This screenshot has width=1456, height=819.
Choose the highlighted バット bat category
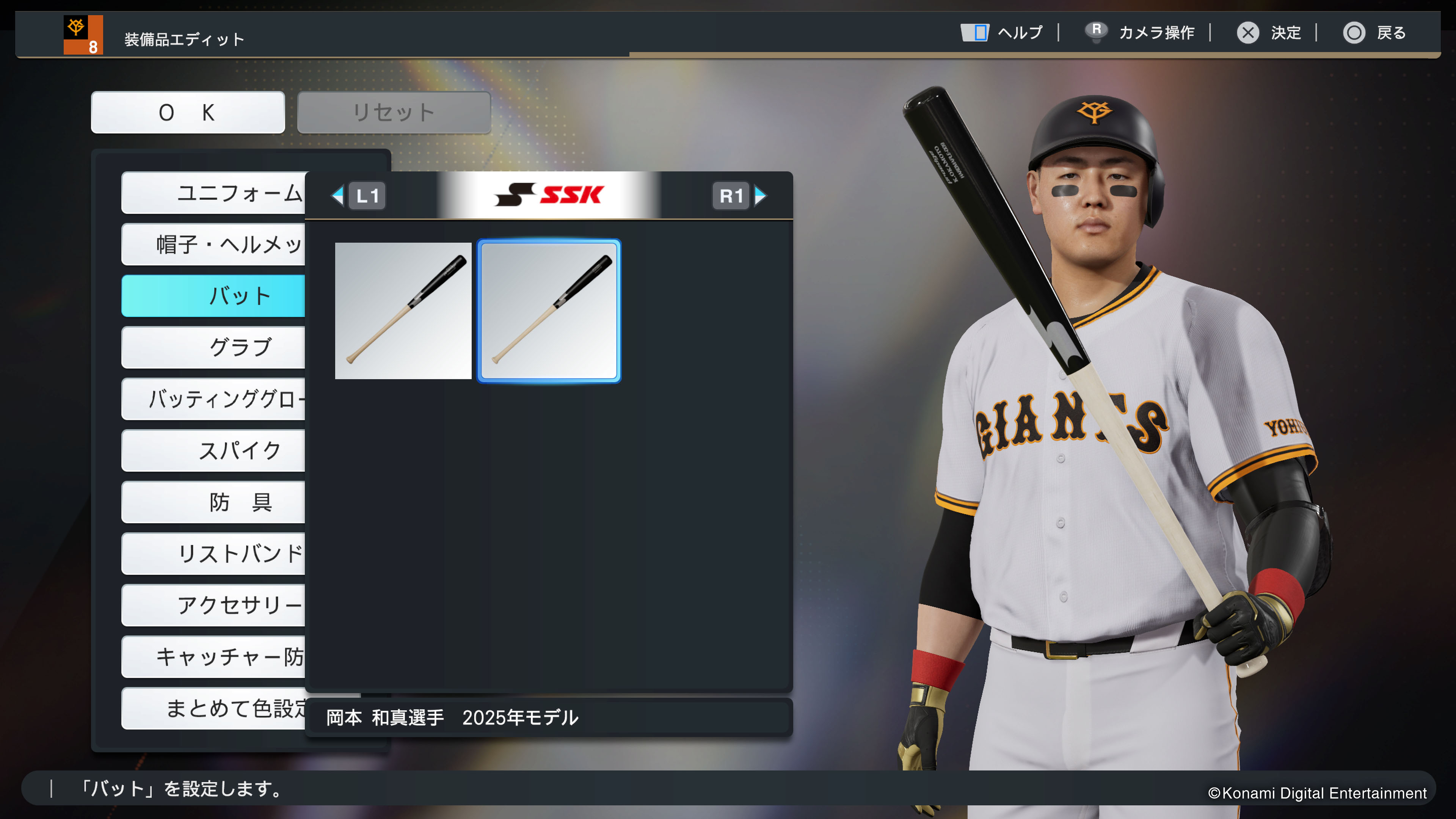point(213,296)
